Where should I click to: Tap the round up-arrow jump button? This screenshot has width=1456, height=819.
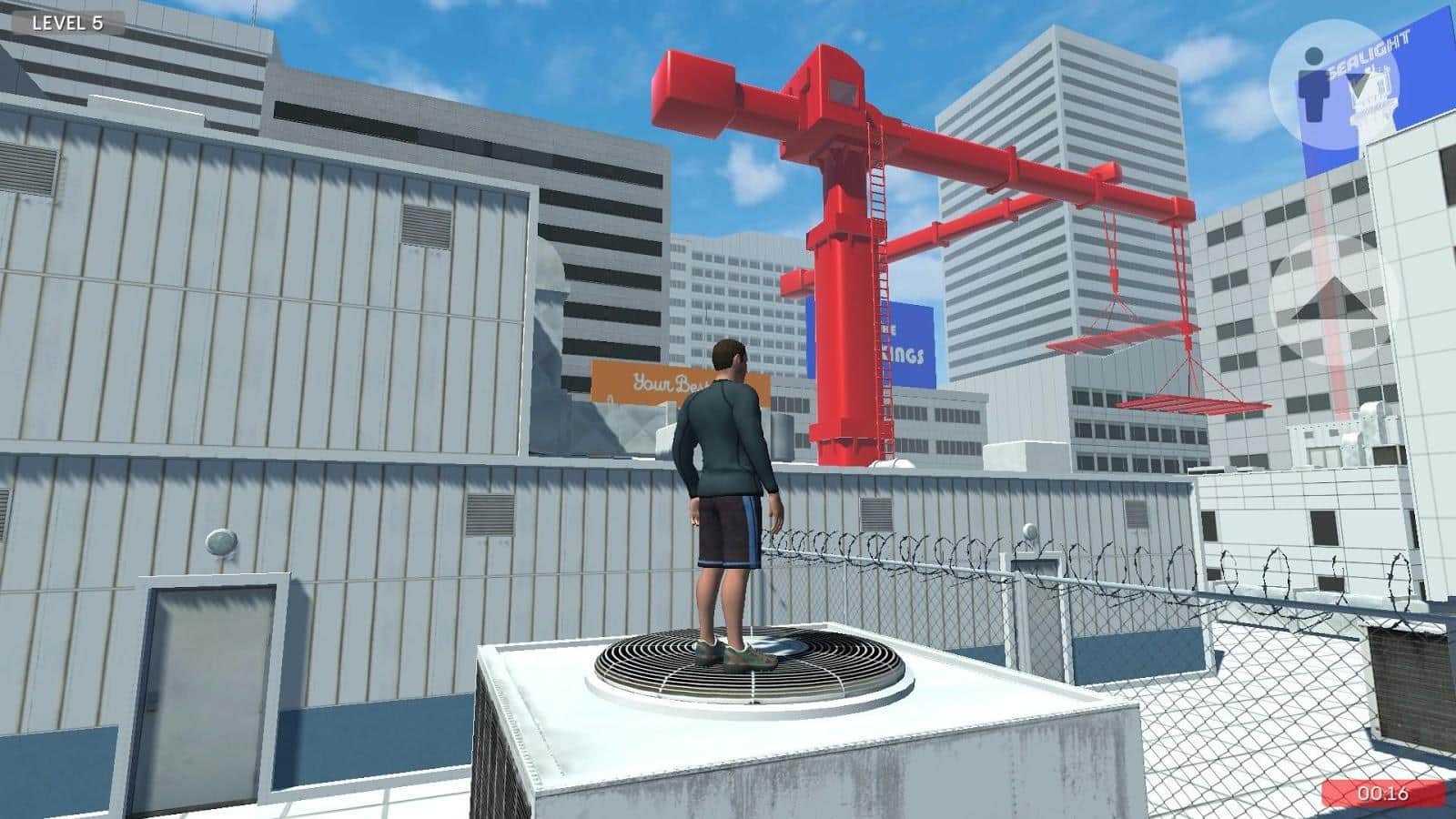[1331, 301]
